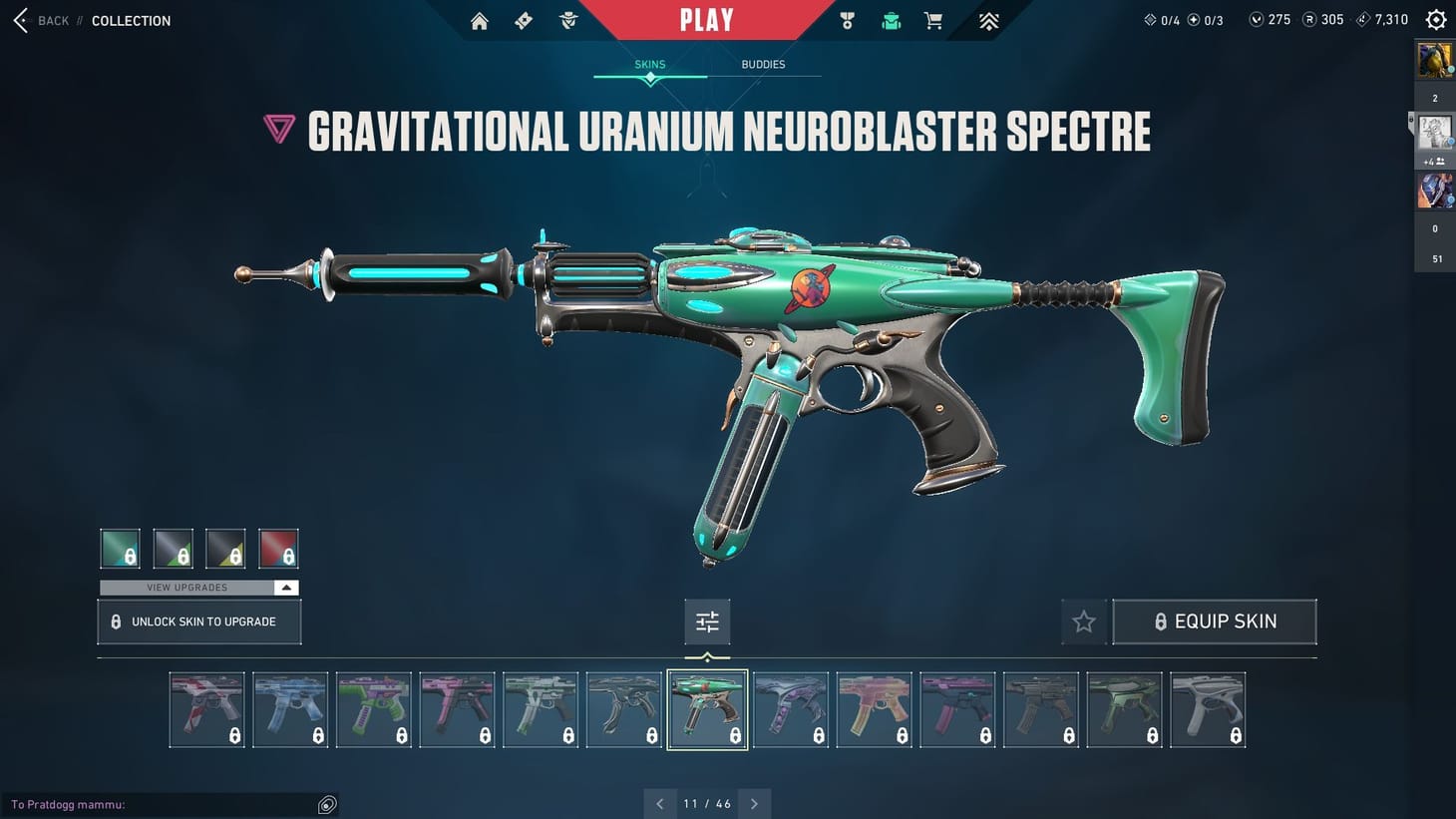The height and width of the screenshot is (819, 1456).
Task: Switch to the Buddies tab
Action: 763,65
